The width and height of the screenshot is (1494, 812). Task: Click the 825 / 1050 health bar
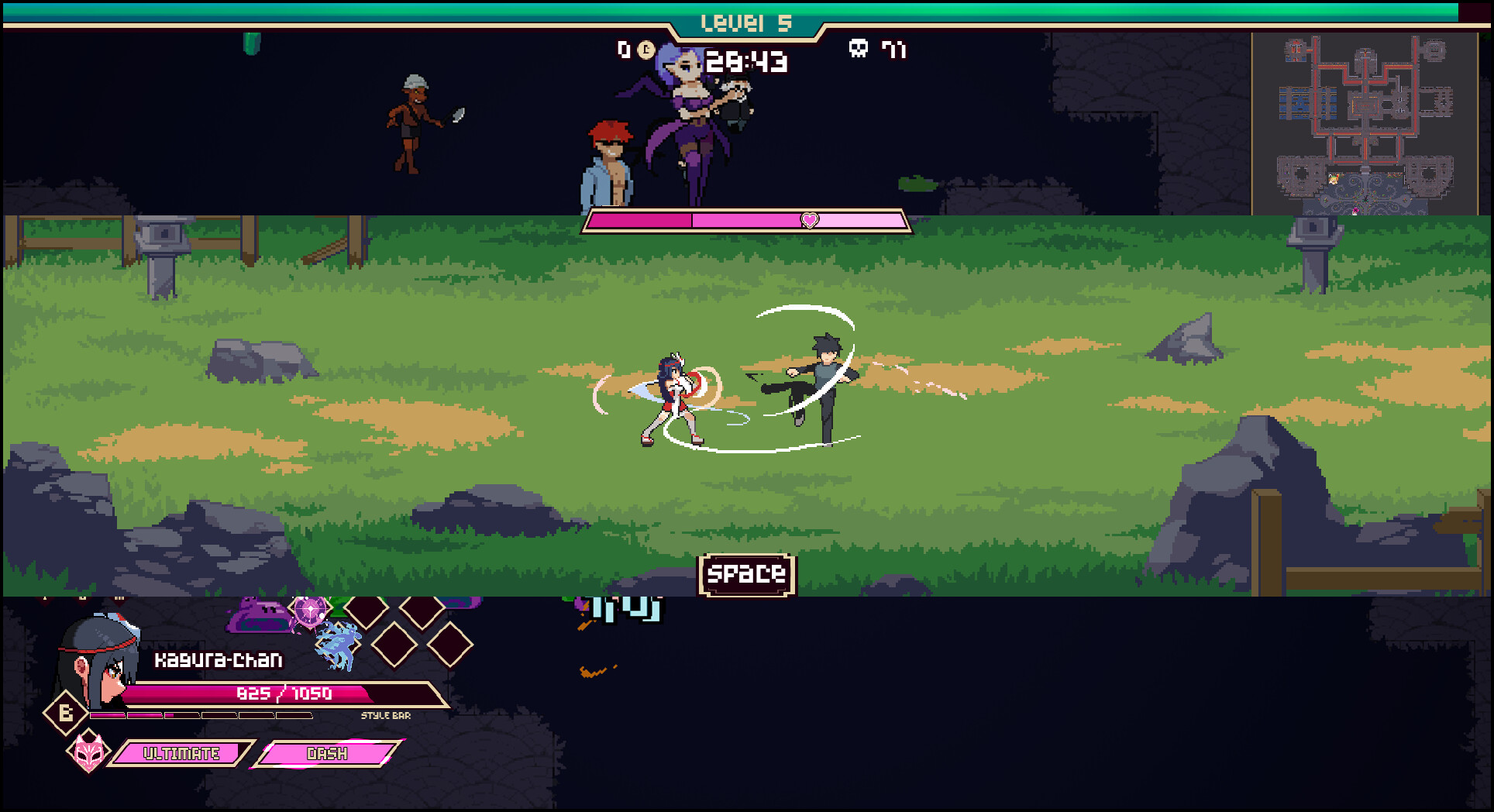(x=285, y=694)
